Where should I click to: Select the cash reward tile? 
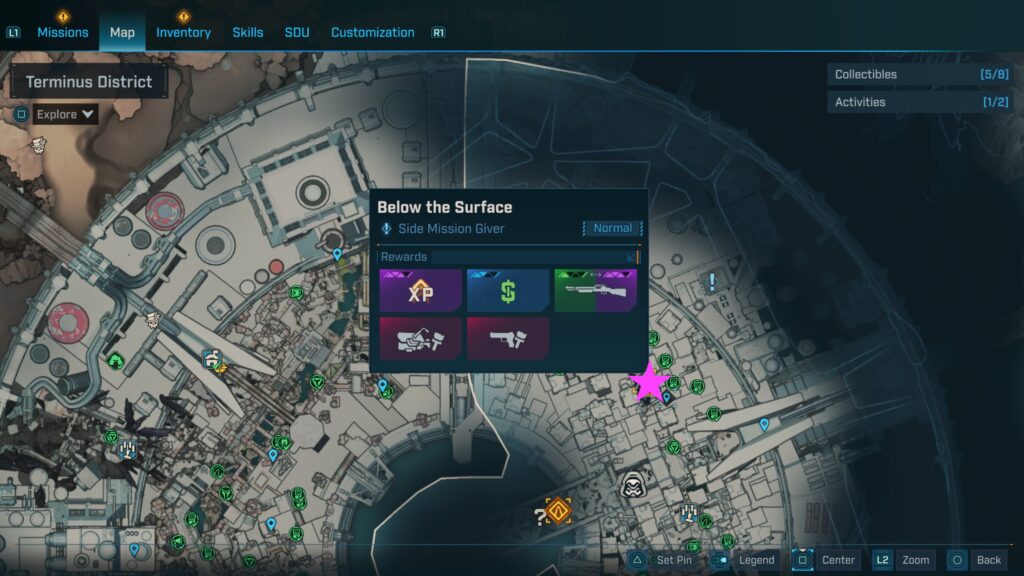[x=508, y=291]
